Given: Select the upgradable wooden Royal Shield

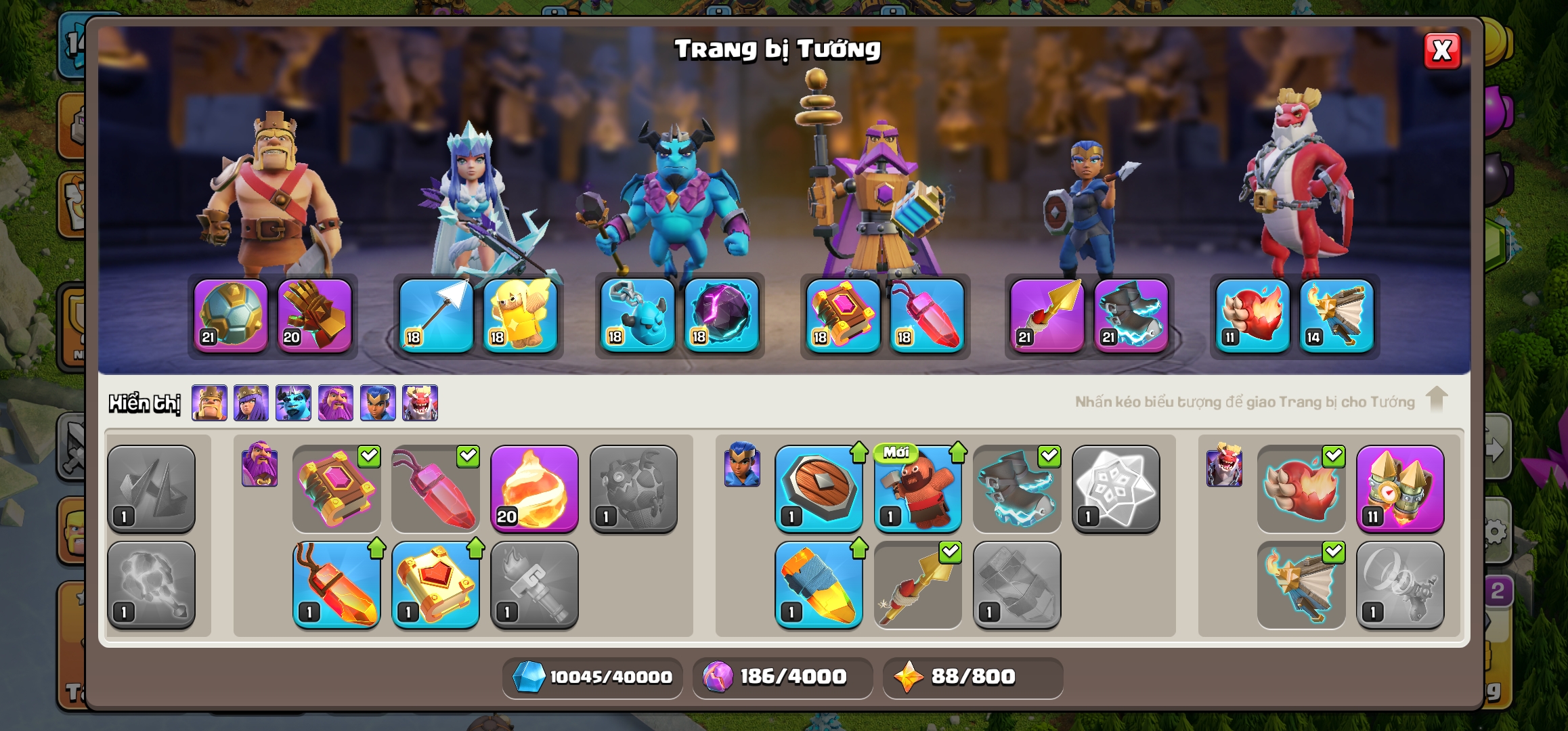Looking at the screenshot, I should (819, 489).
